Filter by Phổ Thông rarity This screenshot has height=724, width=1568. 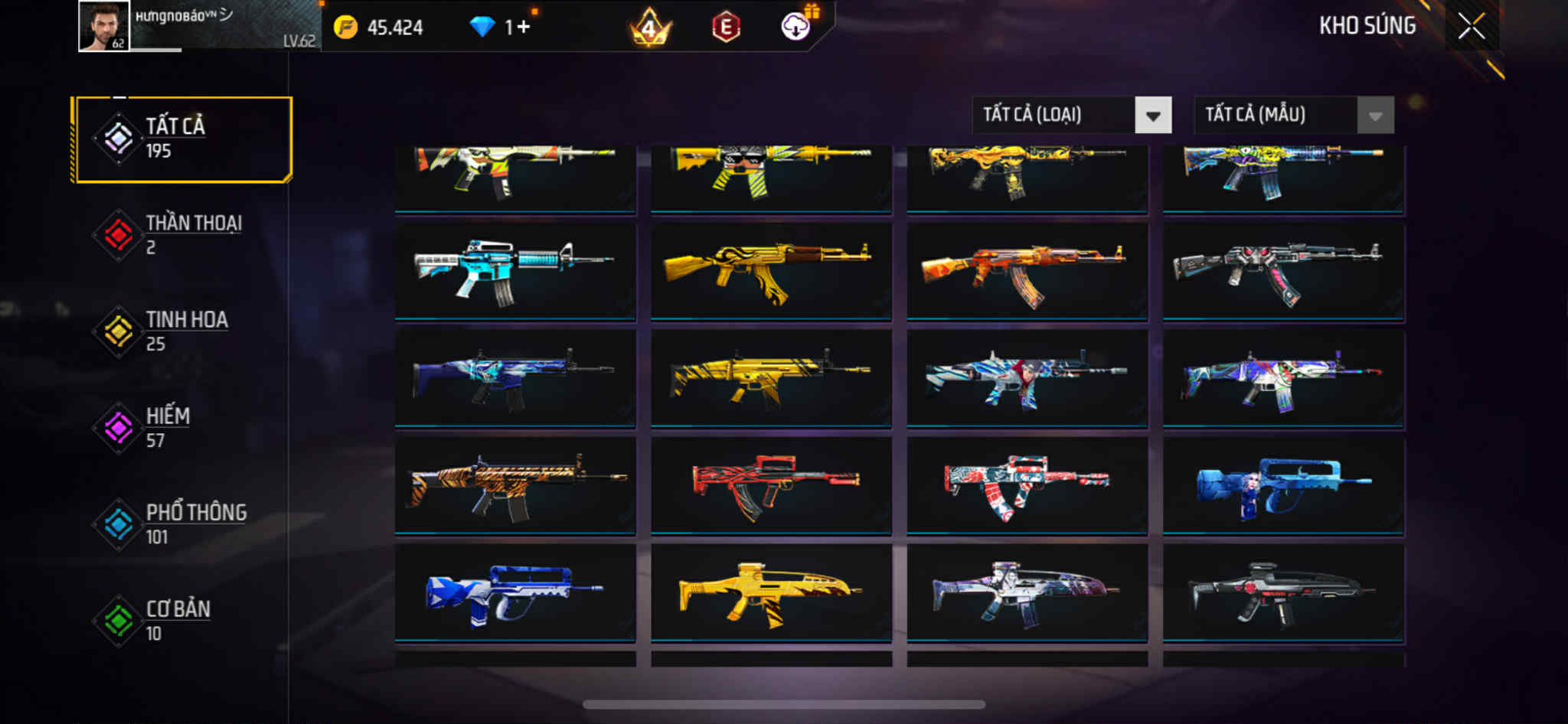(182, 524)
